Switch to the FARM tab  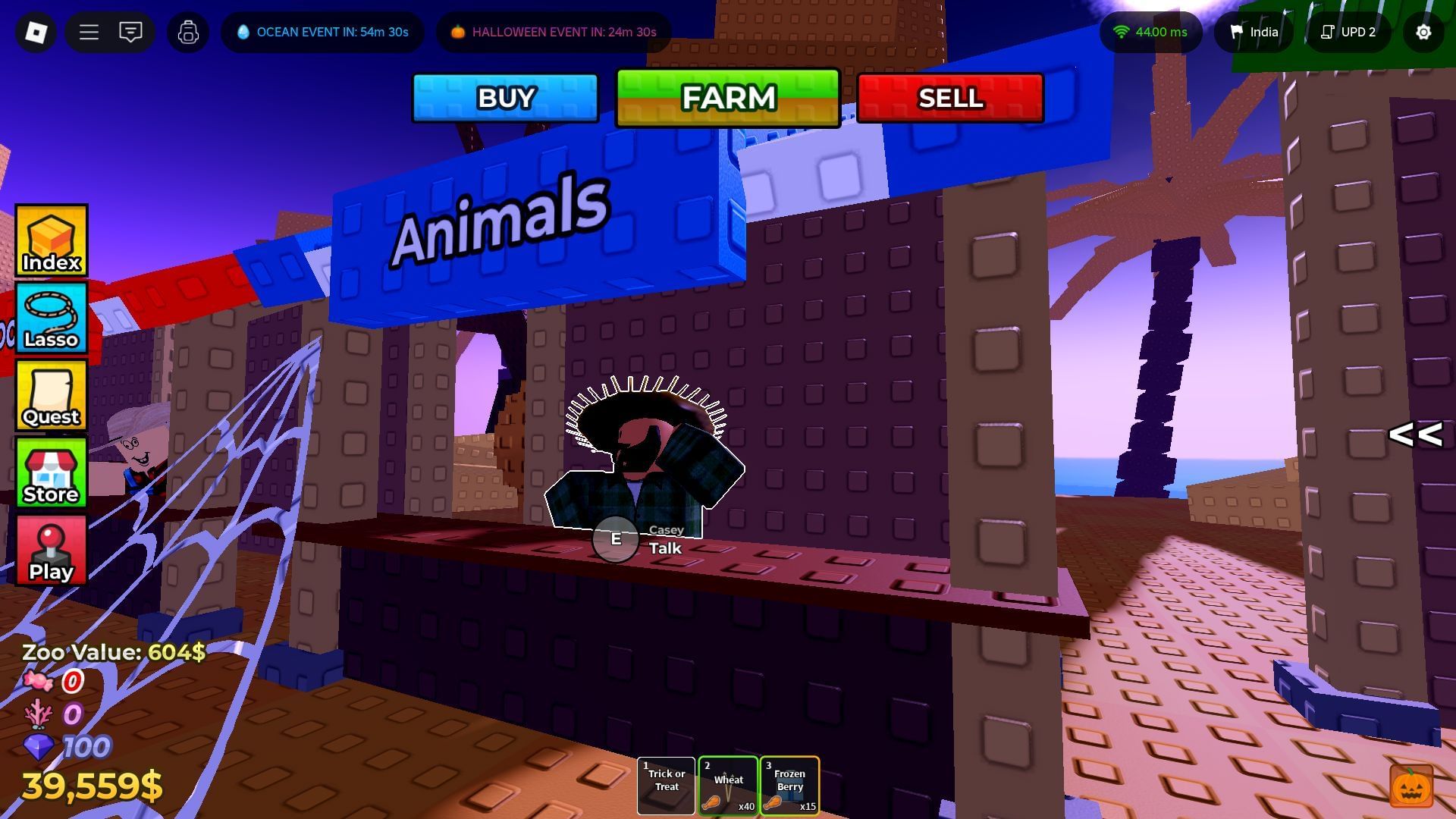(727, 97)
